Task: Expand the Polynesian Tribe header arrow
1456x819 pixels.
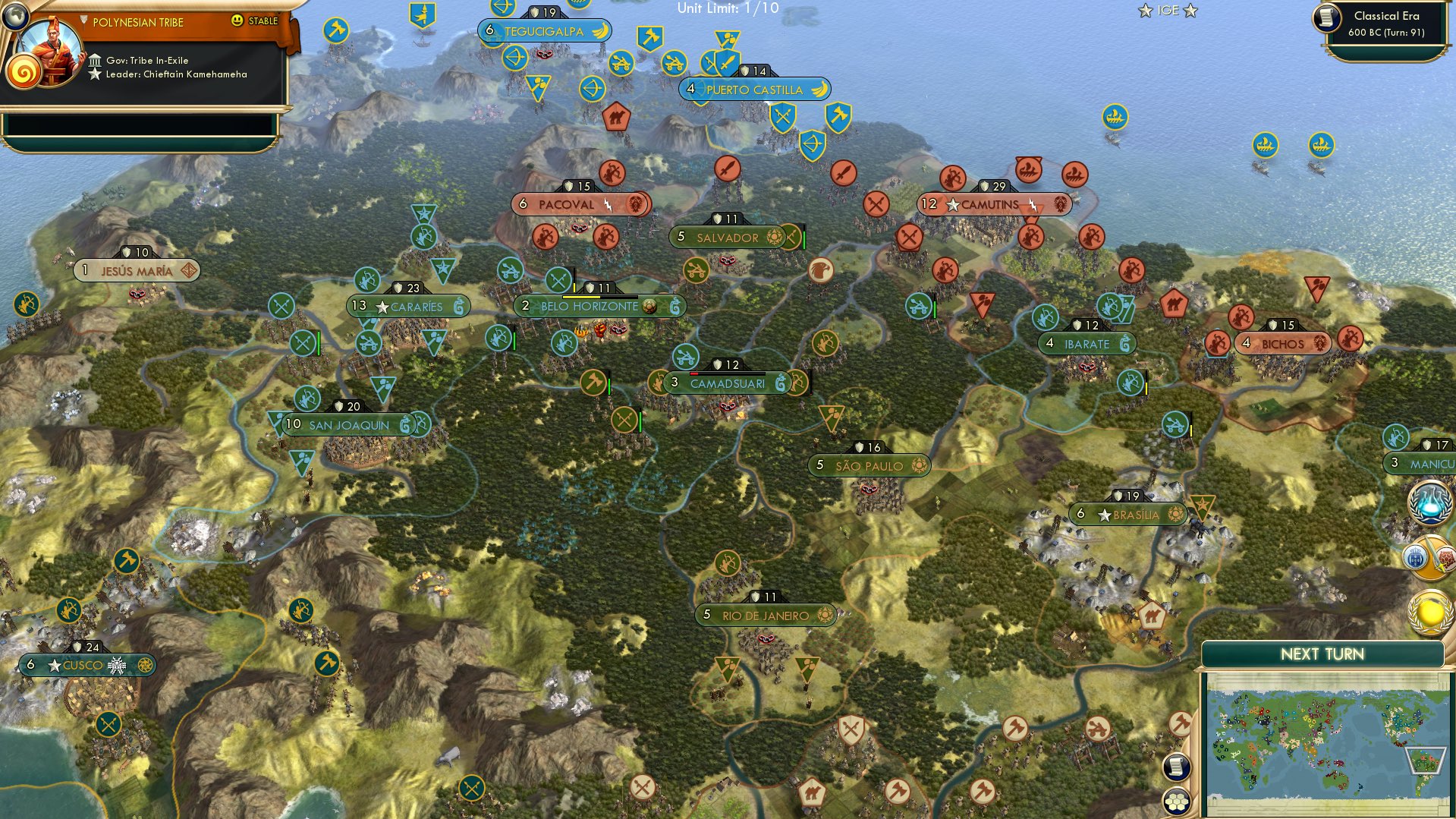Action: [x=83, y=20]
